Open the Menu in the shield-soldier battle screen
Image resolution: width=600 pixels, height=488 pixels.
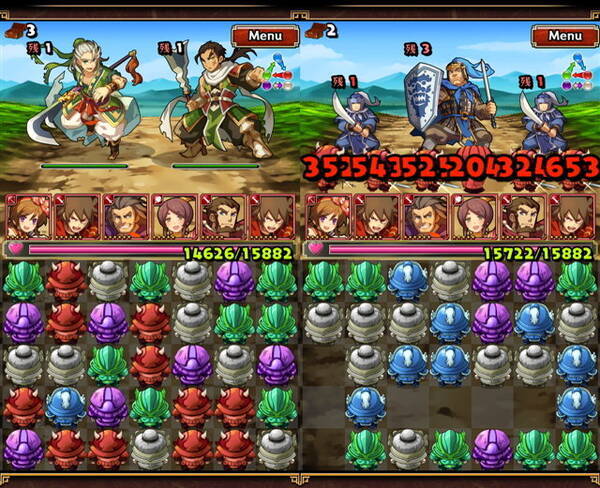coord(564,36)
